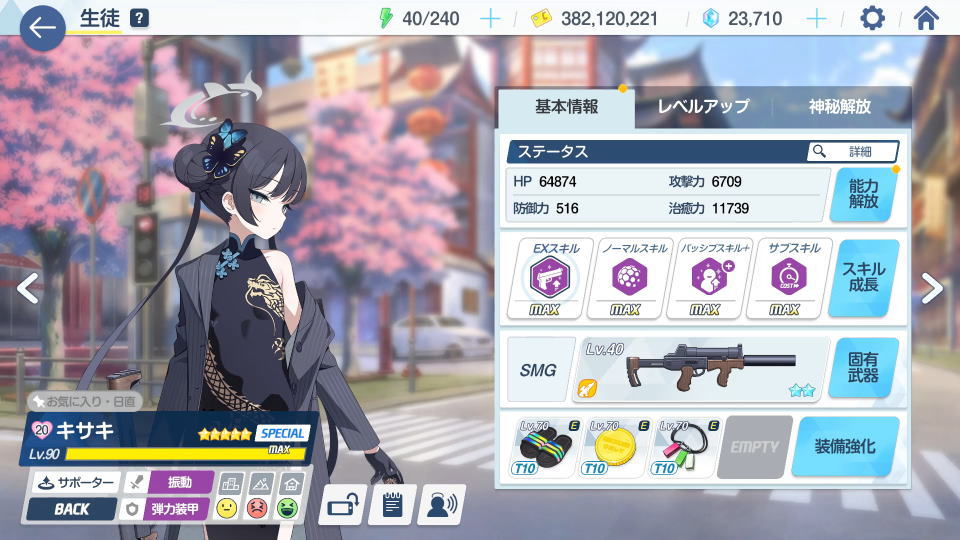Switch to the 神秘解放 tab
This screenshot has height=540, width=960.
[x=840, y=107]
